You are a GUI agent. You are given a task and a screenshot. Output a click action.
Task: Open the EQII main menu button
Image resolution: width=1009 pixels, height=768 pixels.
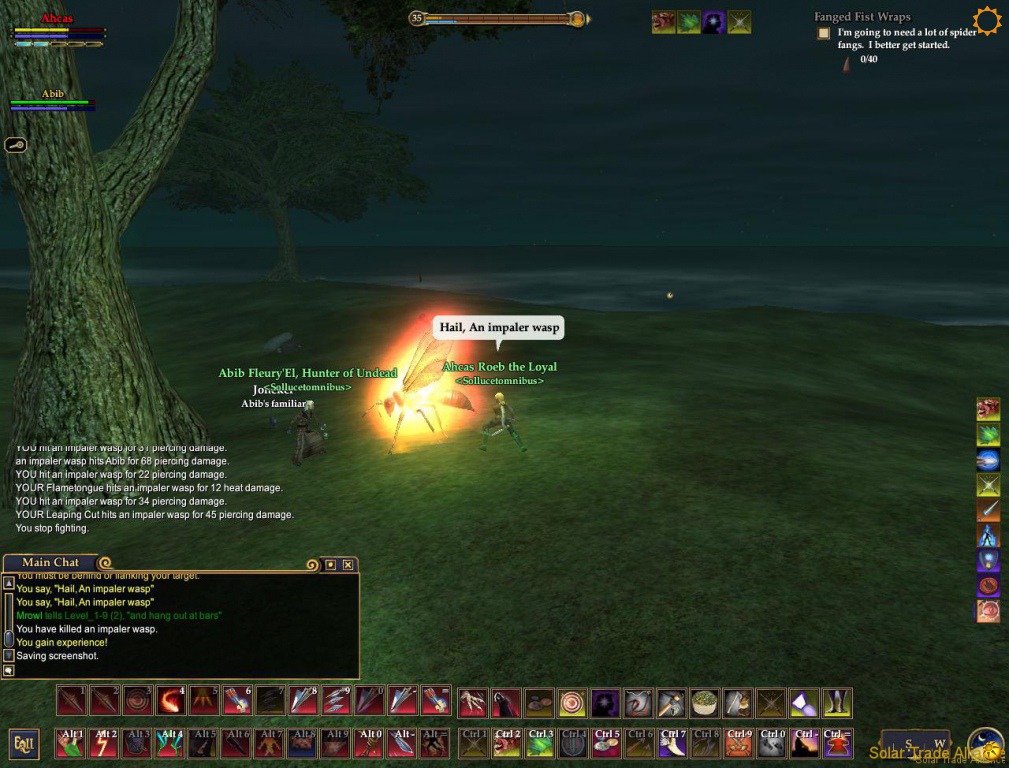click(24, 743)
